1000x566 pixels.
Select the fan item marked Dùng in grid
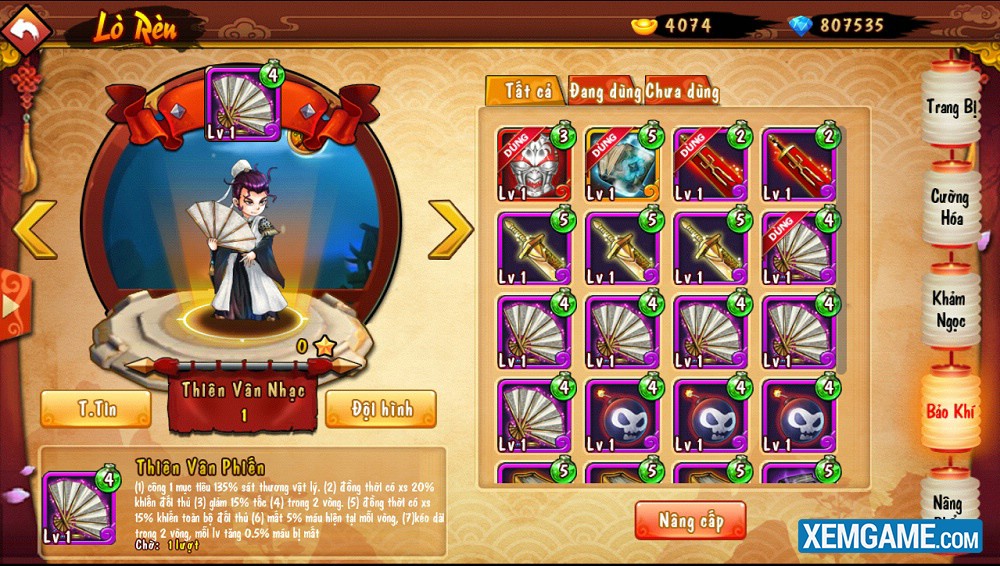796,247
